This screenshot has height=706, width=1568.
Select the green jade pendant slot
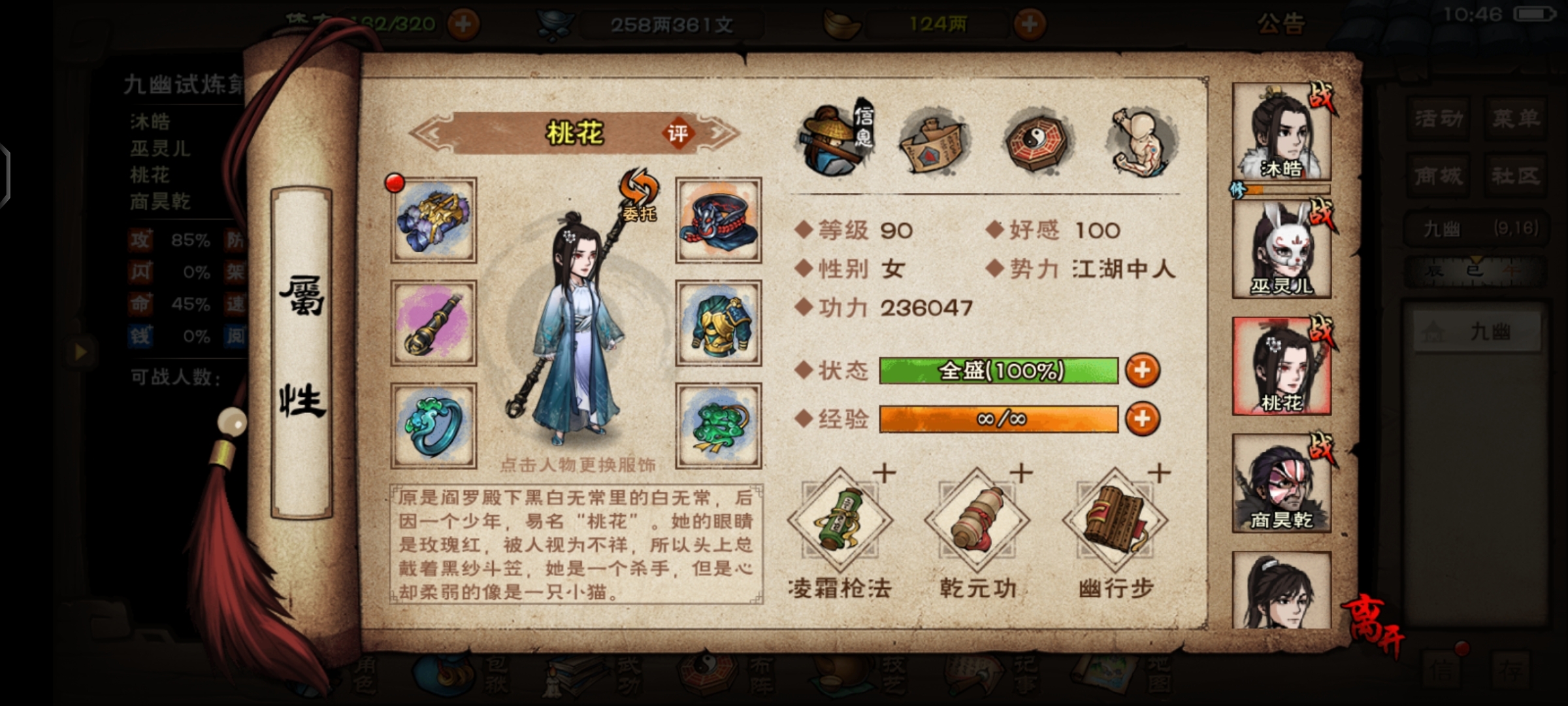pyautogui.click(x=718, y=426)
